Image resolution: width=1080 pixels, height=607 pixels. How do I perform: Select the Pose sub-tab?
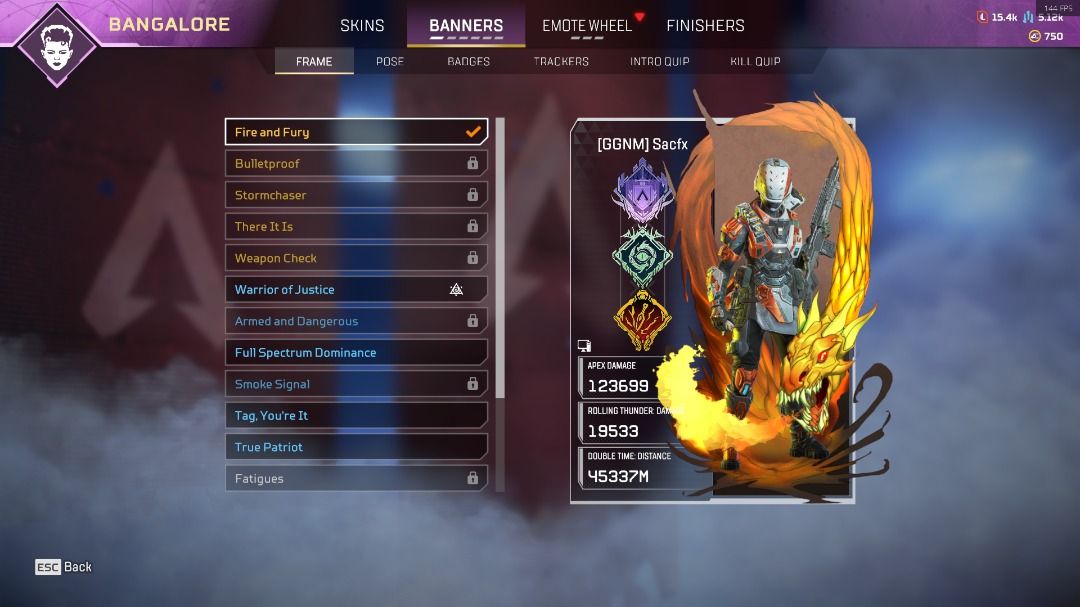390,61
